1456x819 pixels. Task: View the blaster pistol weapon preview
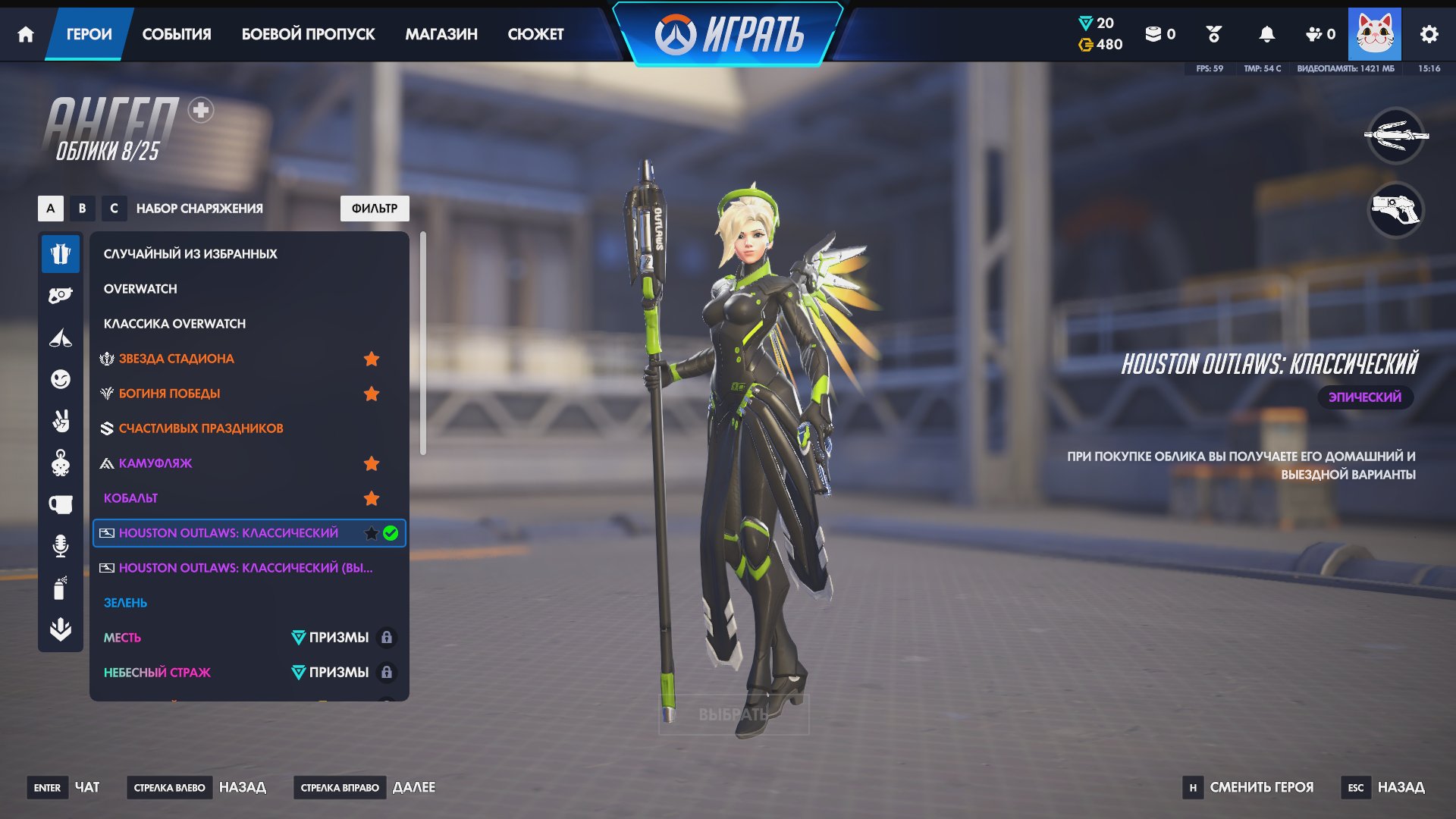tap(1395, 210)
